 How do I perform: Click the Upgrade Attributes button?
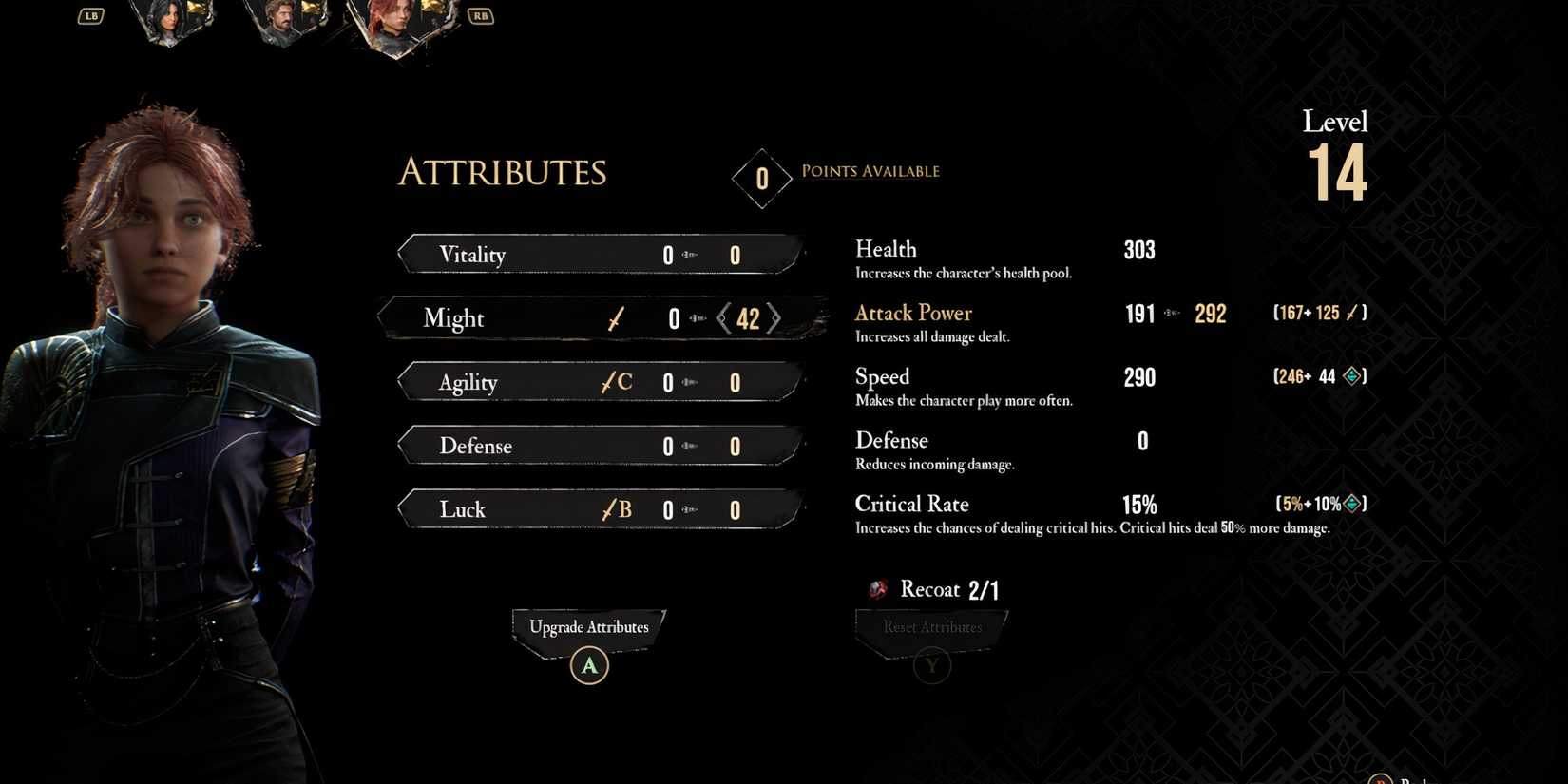(x=588, y=627)
